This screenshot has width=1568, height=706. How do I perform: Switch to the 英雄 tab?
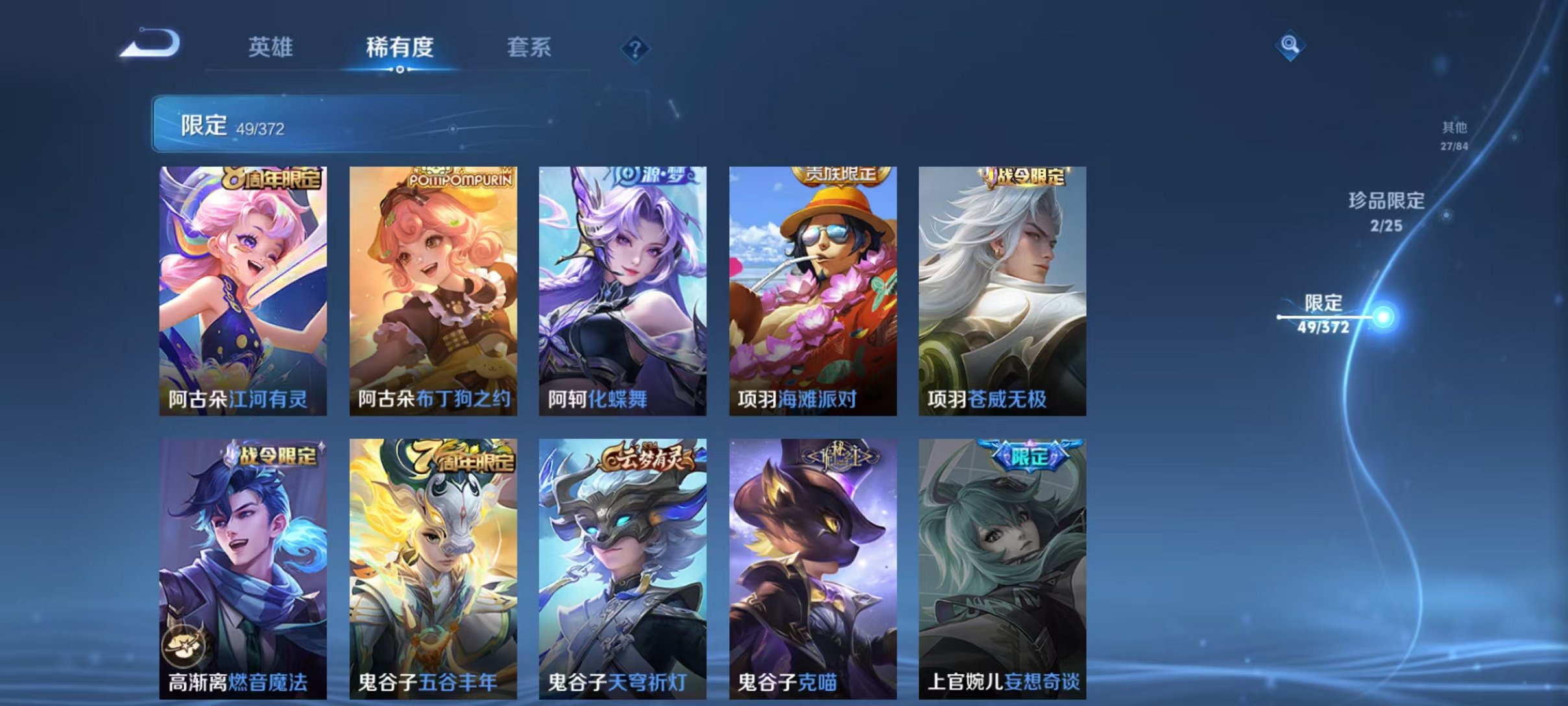point(271,48)
